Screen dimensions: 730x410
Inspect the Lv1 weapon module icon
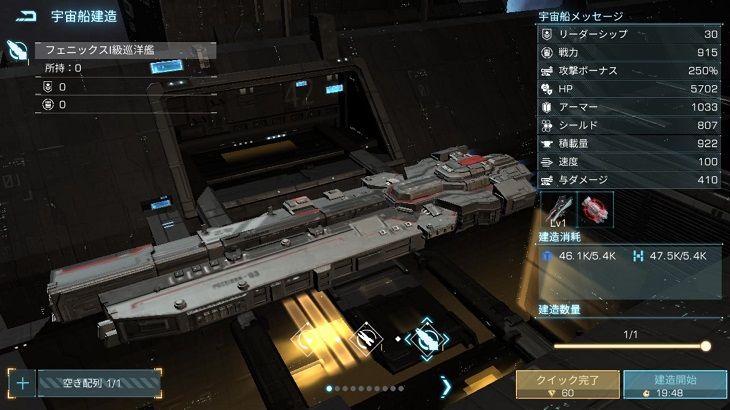click(558, 209)
